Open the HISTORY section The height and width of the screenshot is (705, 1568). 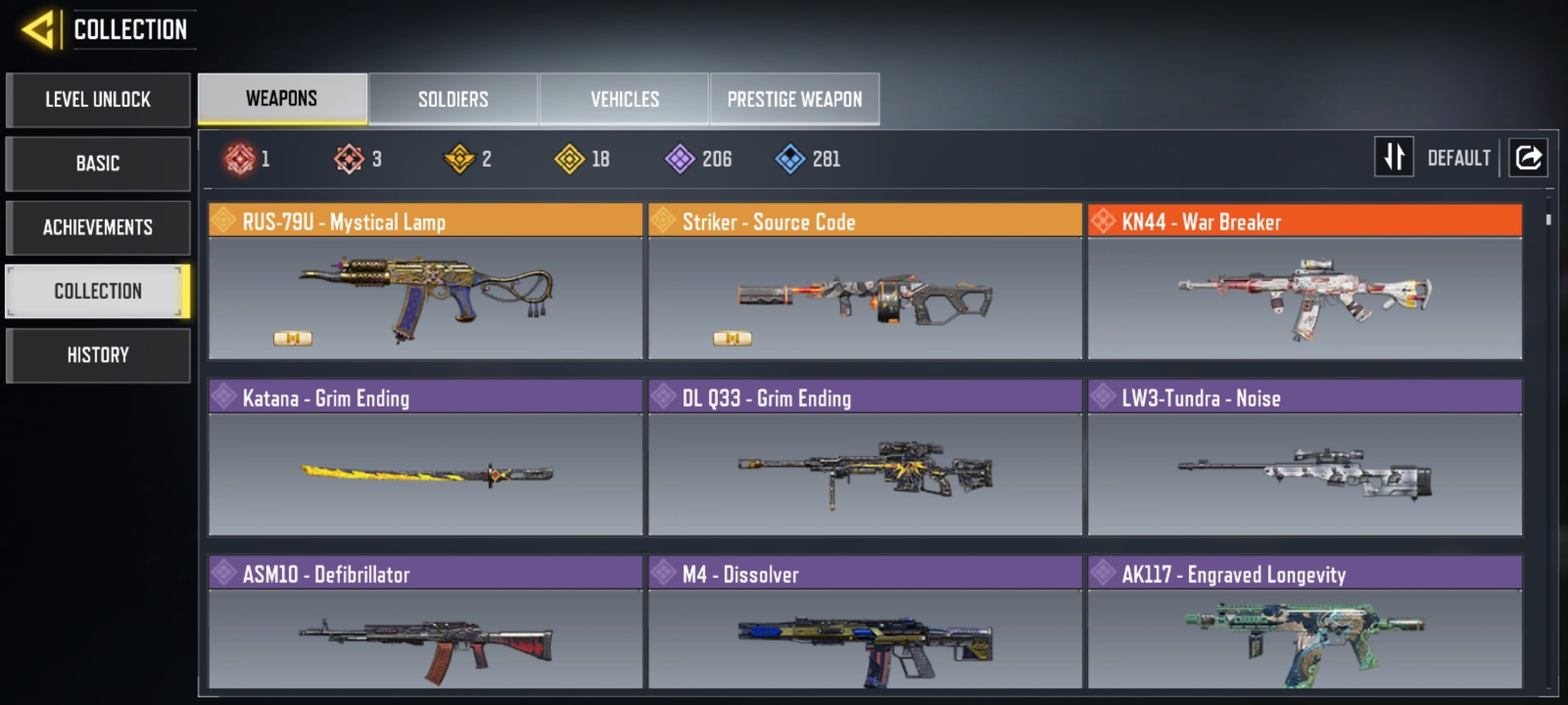98,355
